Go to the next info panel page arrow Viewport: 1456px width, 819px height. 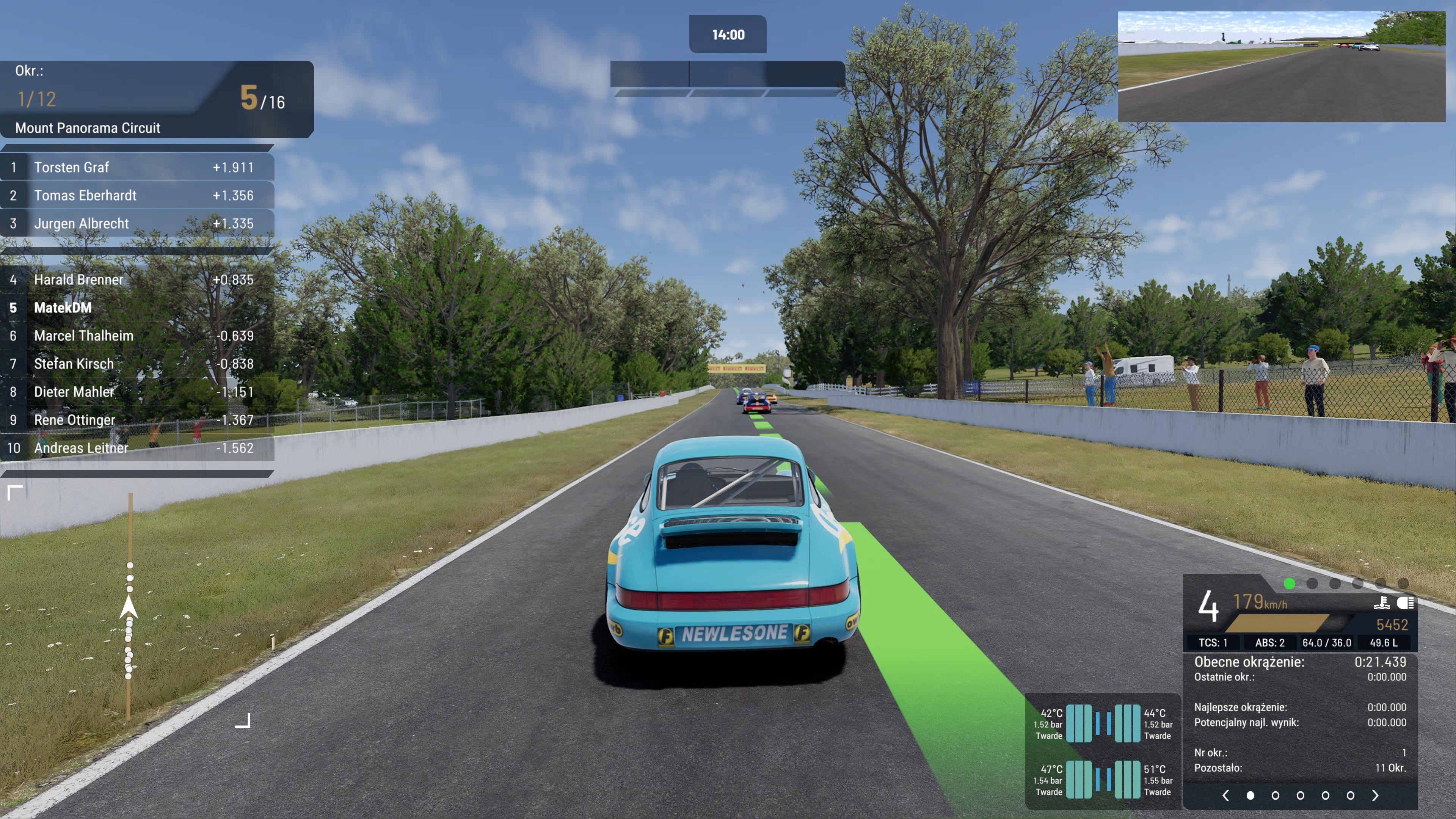[1375, 795]
